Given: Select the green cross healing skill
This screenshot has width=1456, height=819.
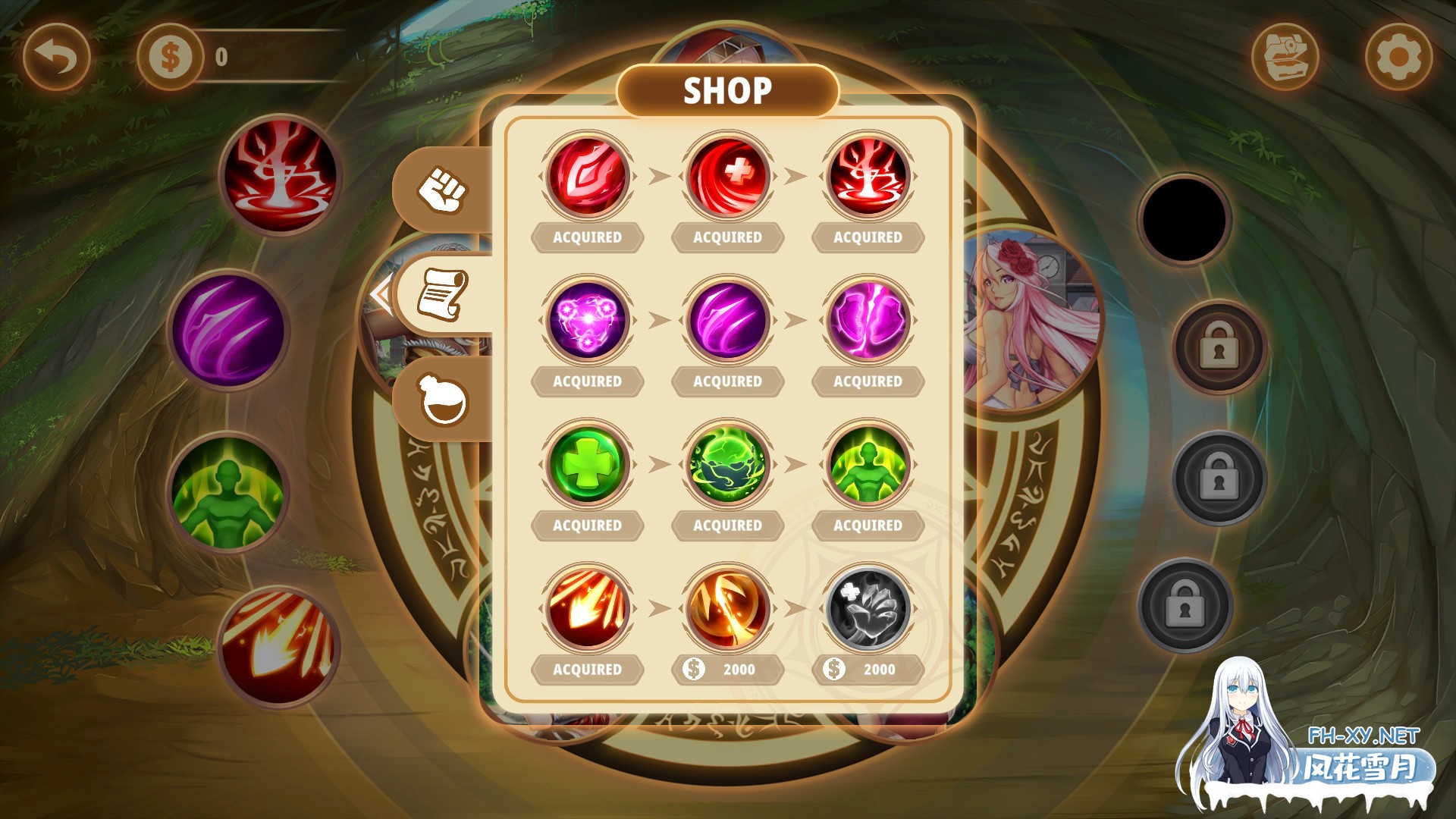Looking at the screenshot, I should coord(587,464).
